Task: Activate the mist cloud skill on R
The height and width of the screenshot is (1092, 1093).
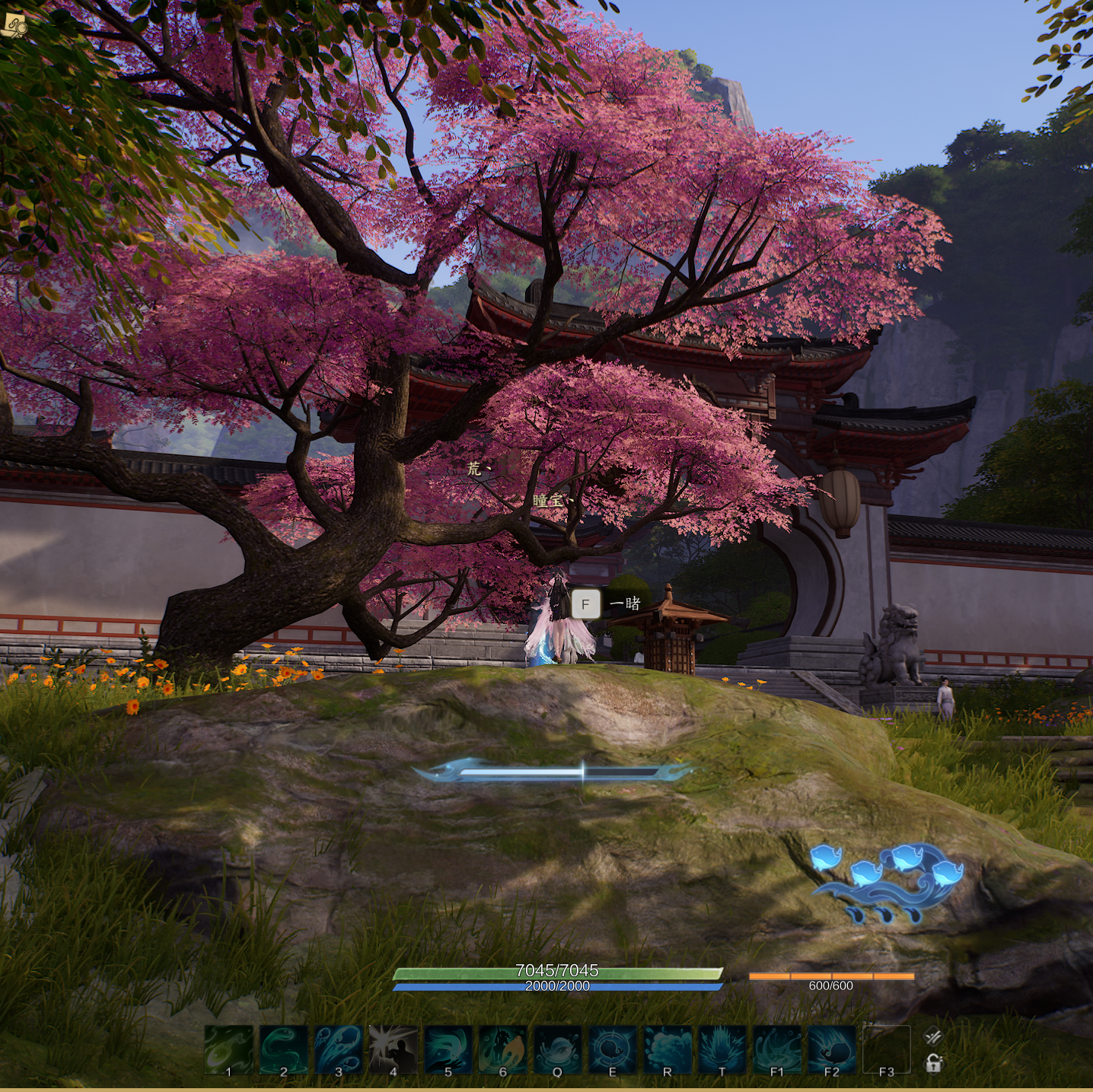Action: [667, 1050]
